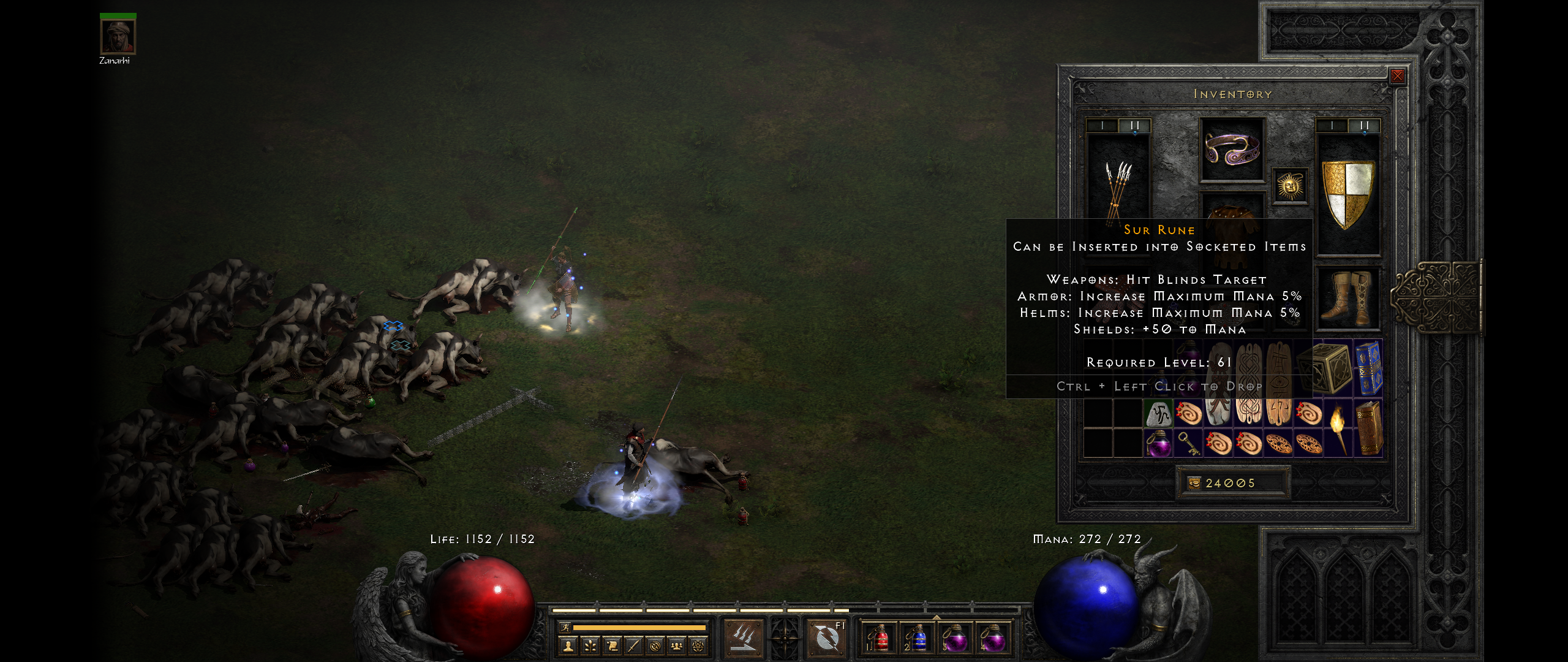Toggle the run/walk button

[565, 628]
